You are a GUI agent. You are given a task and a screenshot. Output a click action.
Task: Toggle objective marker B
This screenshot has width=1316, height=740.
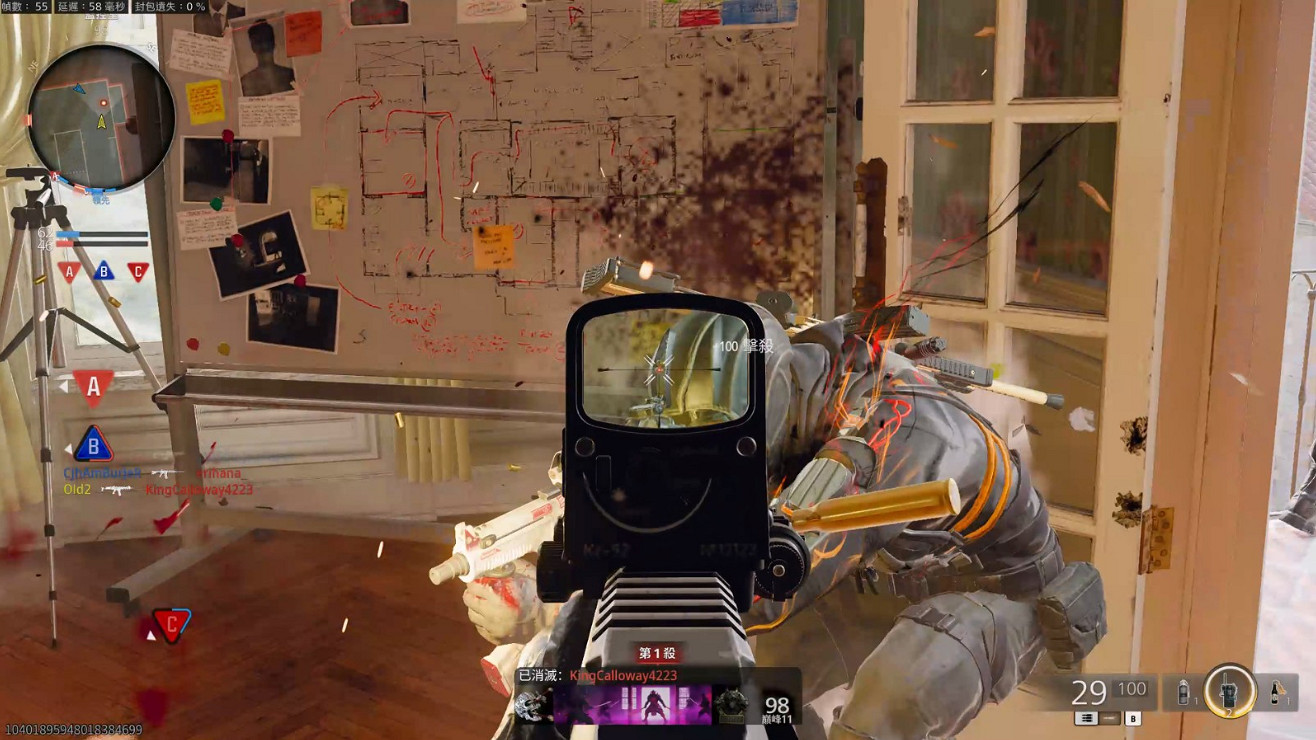coord(103,270)
